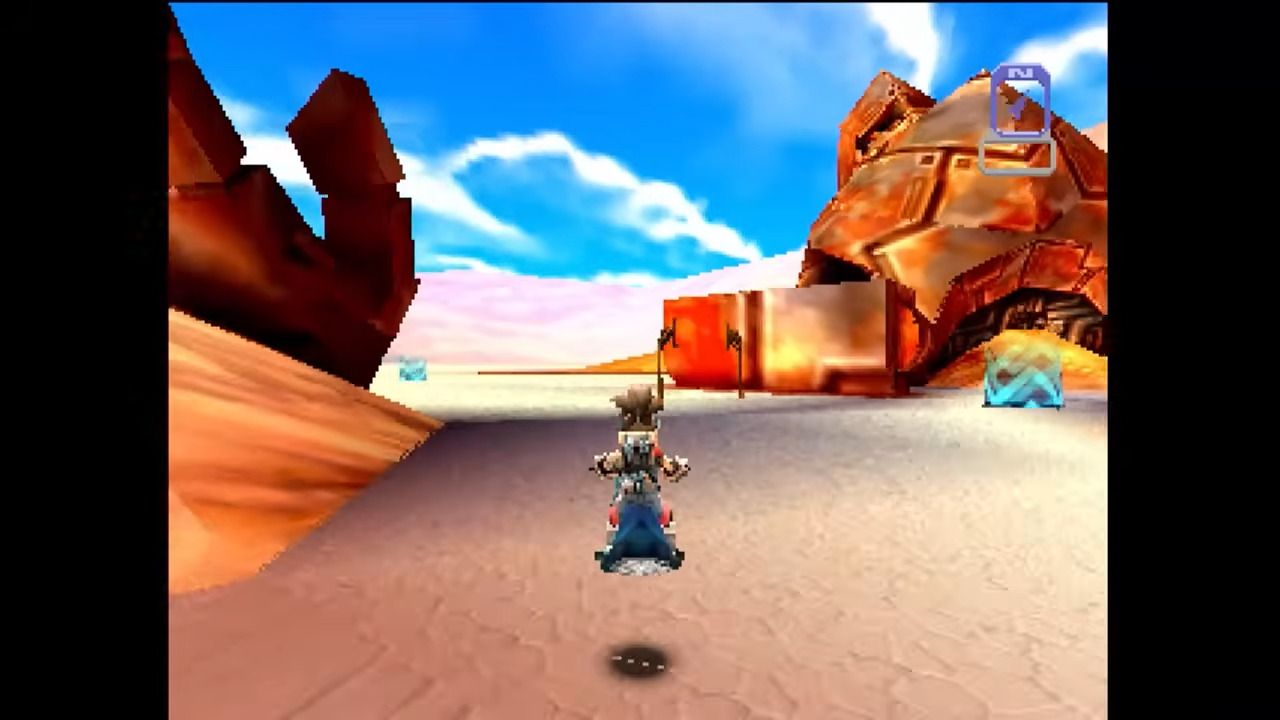Click the smaller blue crystal behind the right one
This screenshot has width=1280, height=720.
pyautogui.click(x=1000, y=362)
